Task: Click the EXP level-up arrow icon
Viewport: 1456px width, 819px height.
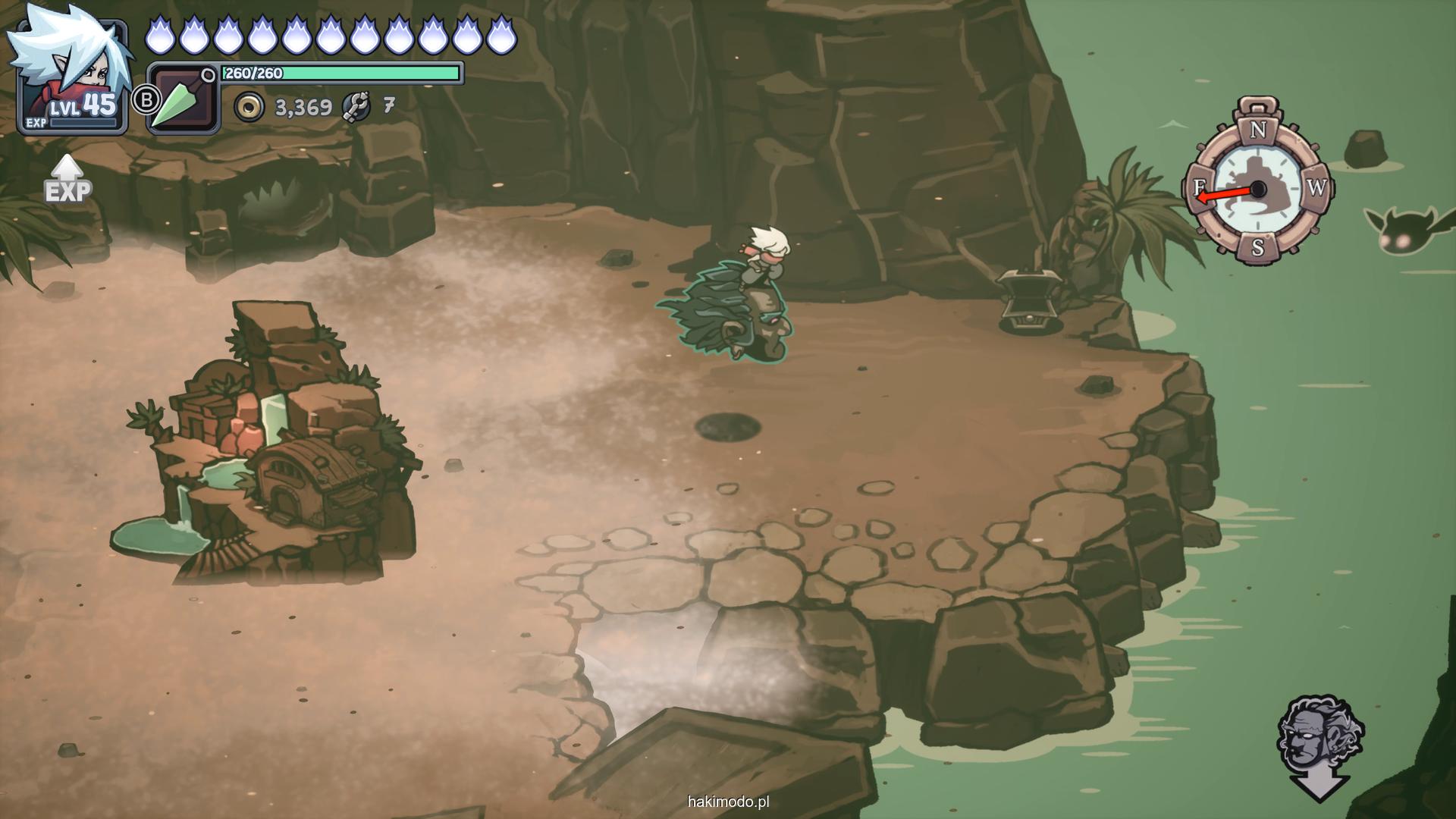Action: (67, 179)
